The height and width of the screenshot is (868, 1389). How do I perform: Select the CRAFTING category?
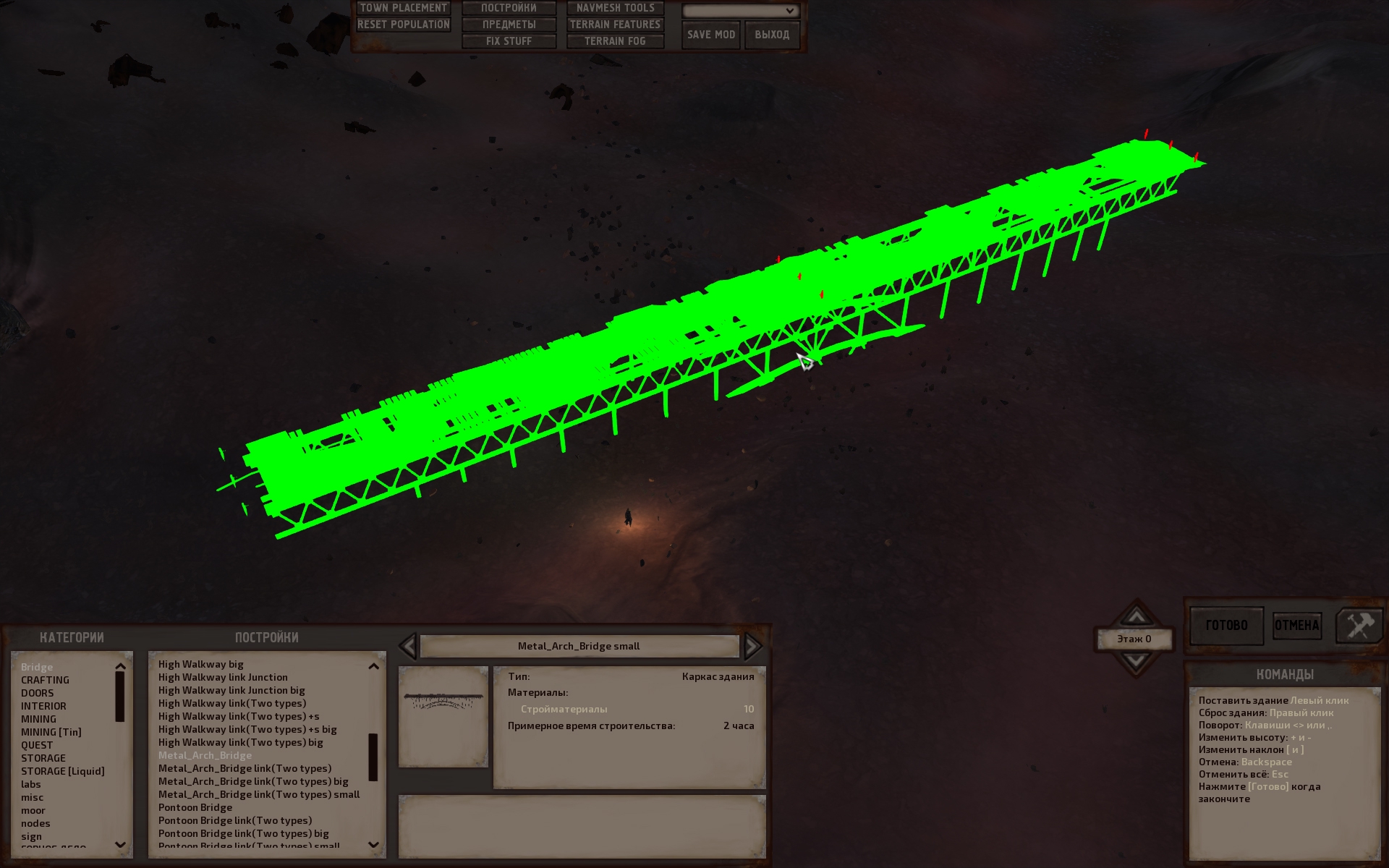tap(45, 680)
